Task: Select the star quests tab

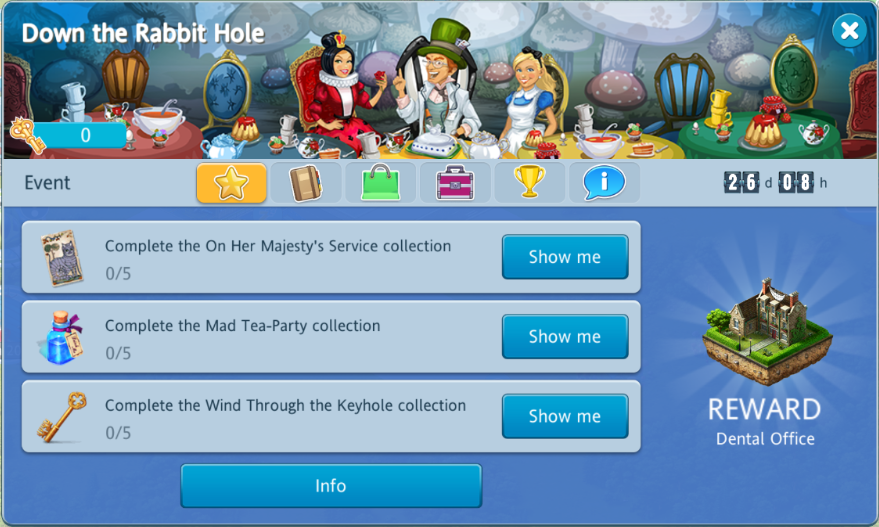Action: [x=231, y=183]
